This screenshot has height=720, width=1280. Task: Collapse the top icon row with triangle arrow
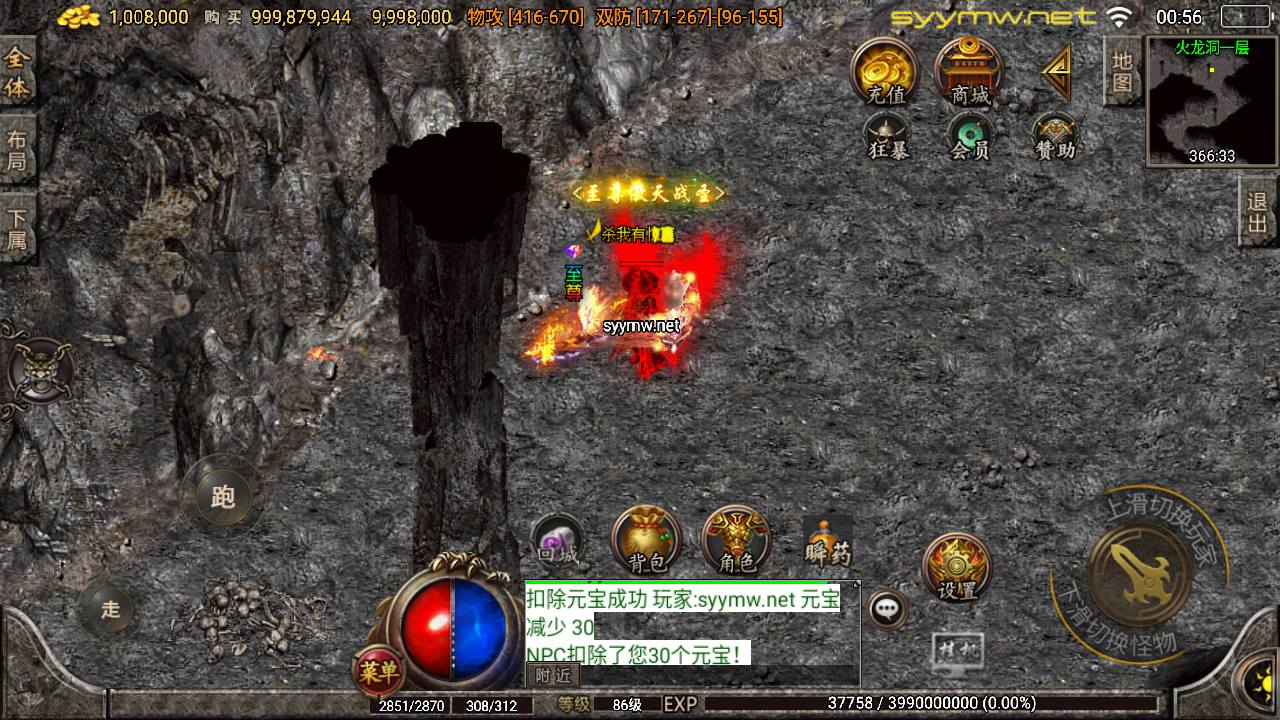[1056, 72]
